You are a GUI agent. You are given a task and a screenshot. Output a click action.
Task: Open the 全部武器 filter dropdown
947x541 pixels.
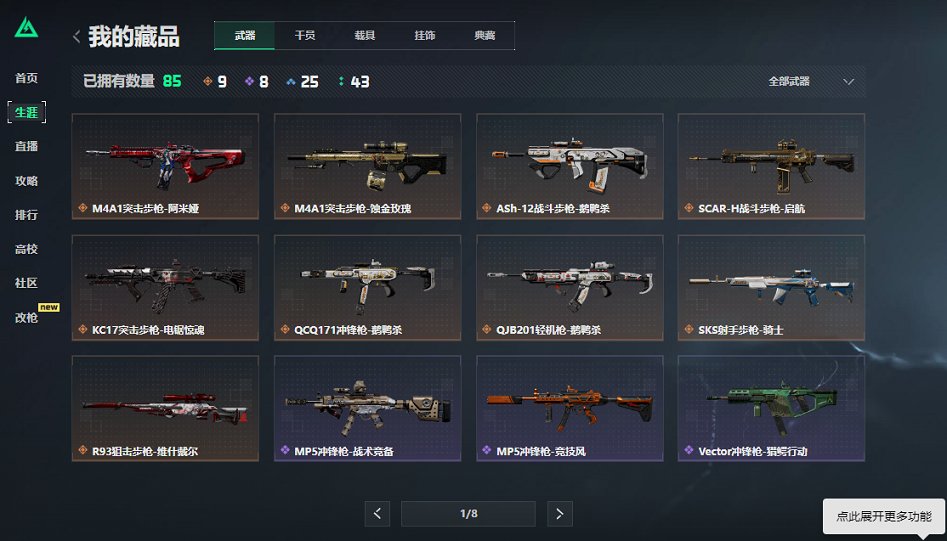[810, 82]
